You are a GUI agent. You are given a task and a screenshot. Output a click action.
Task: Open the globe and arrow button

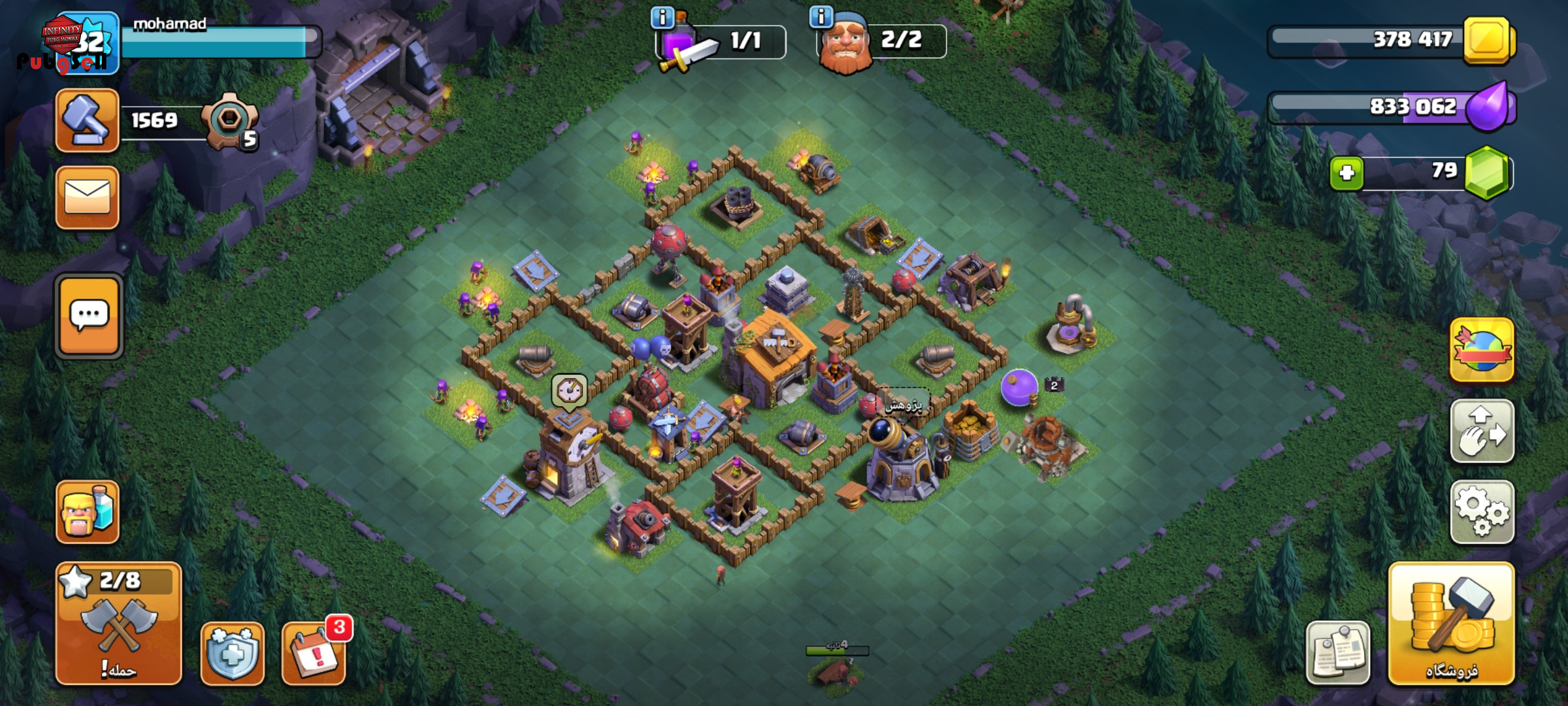(1482, 350)
